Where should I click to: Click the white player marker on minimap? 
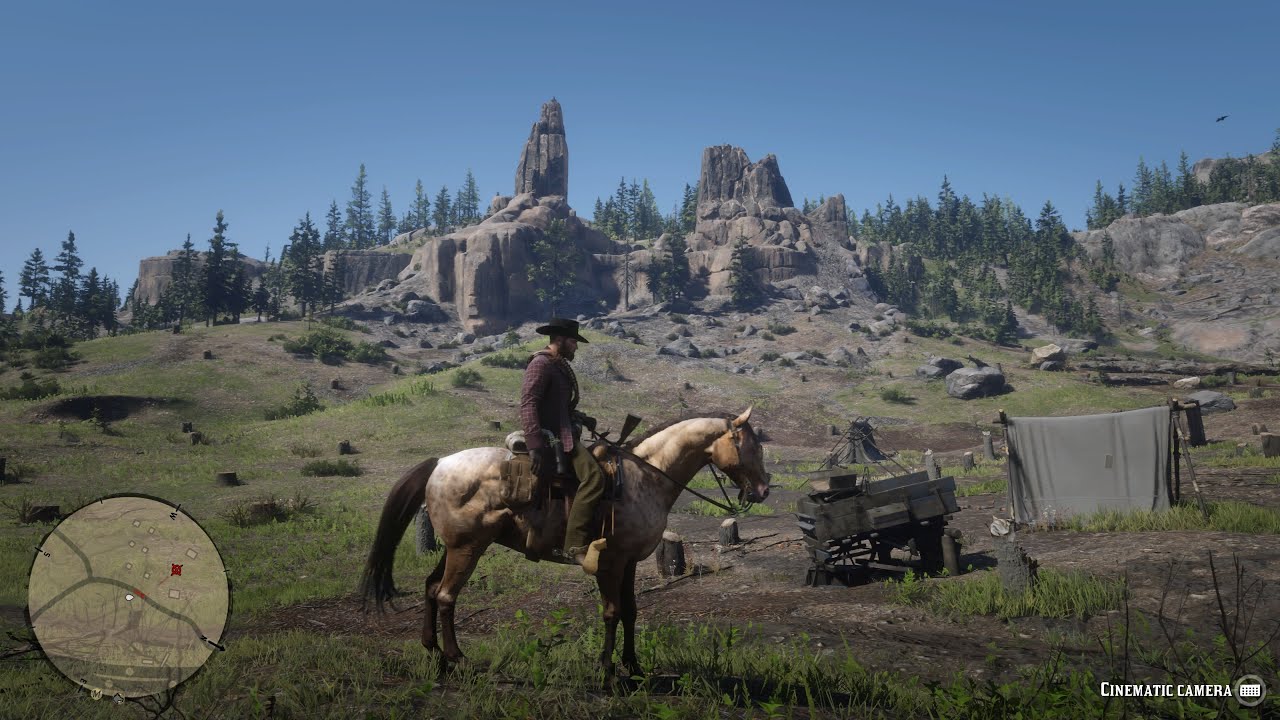tap(129, 597)
